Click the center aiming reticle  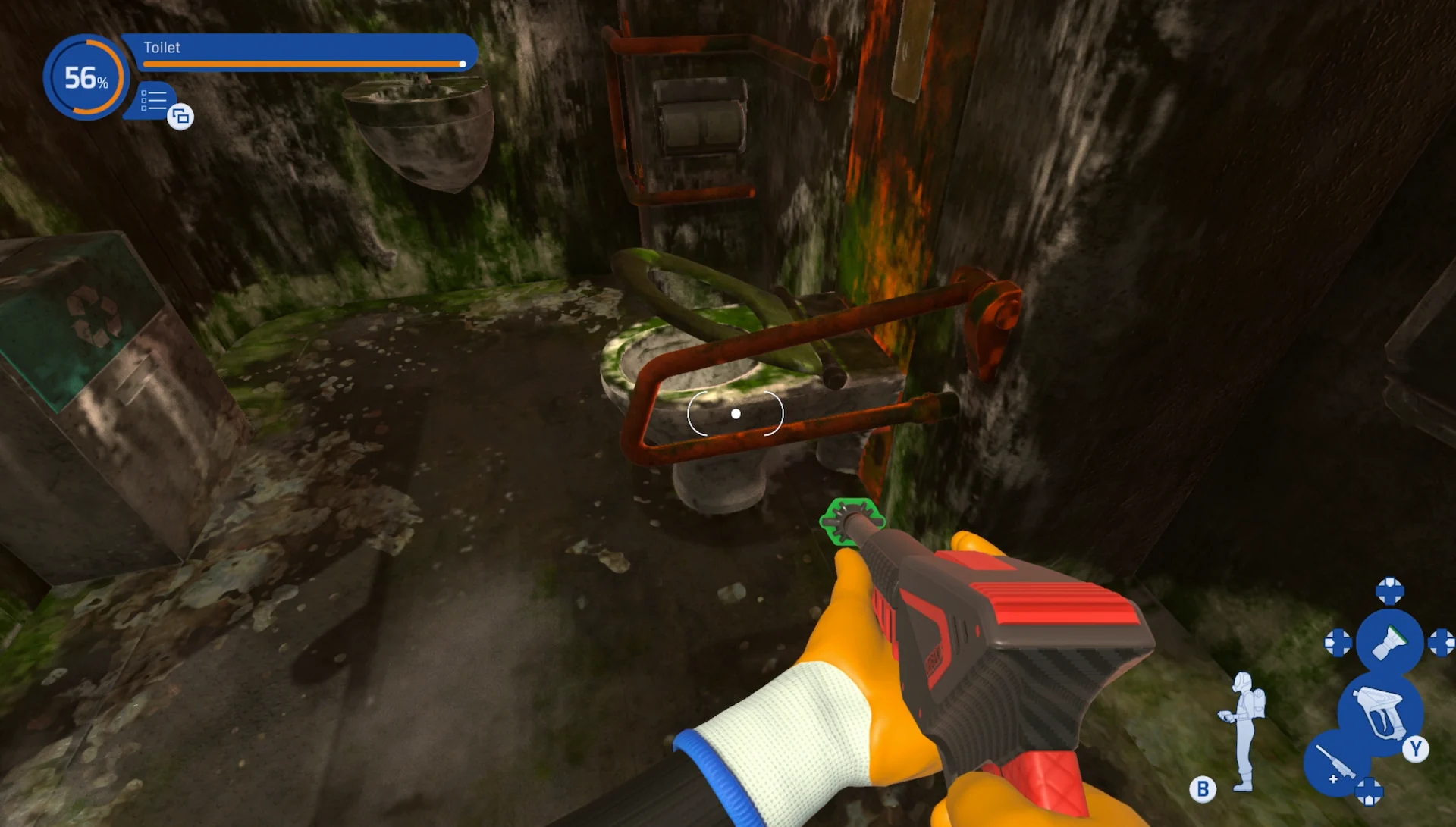pos(735,412)
